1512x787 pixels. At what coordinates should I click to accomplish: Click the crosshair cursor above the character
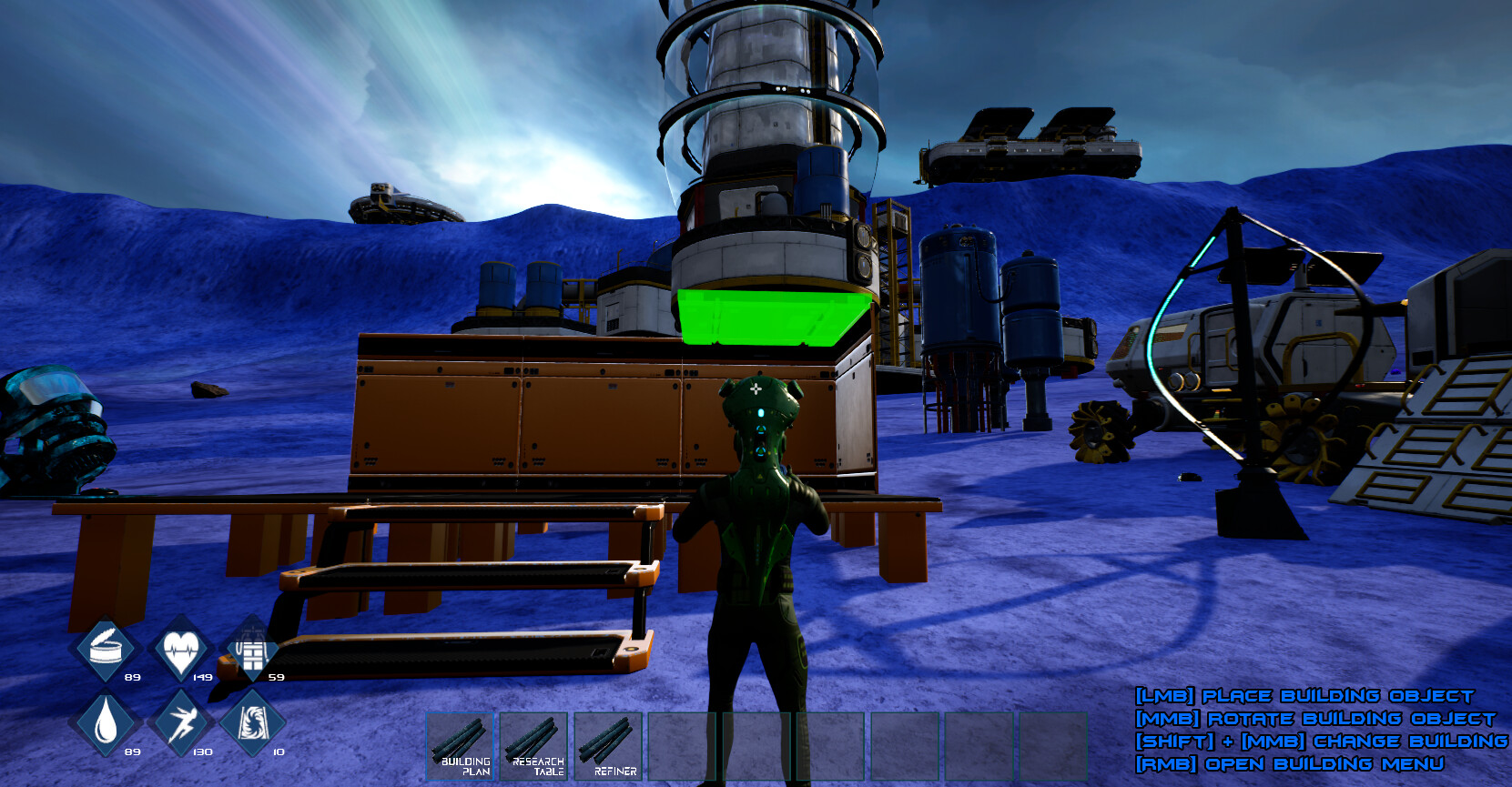point(756,387)
